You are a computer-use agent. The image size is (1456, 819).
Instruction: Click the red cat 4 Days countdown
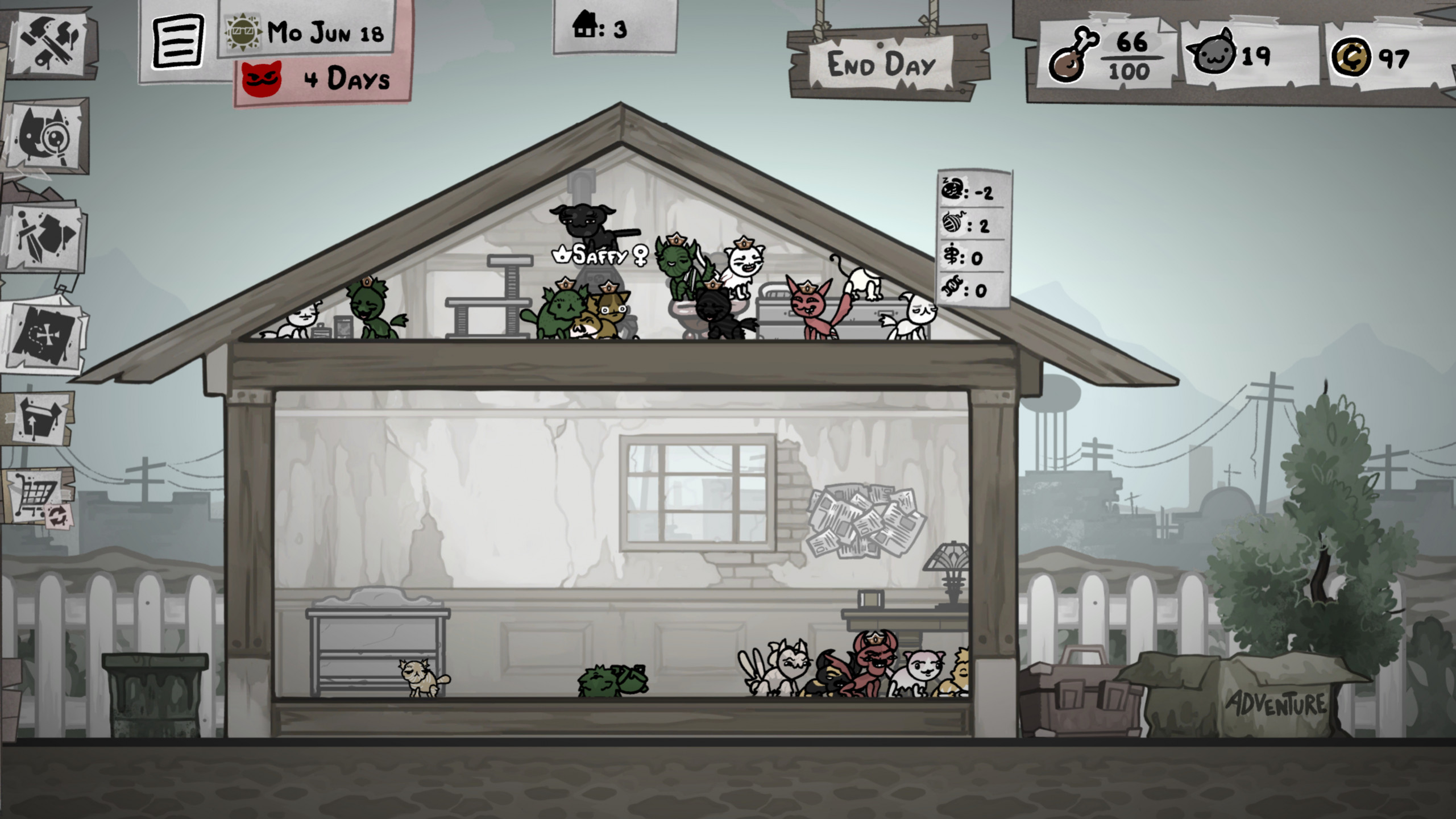tap(322, 79)
